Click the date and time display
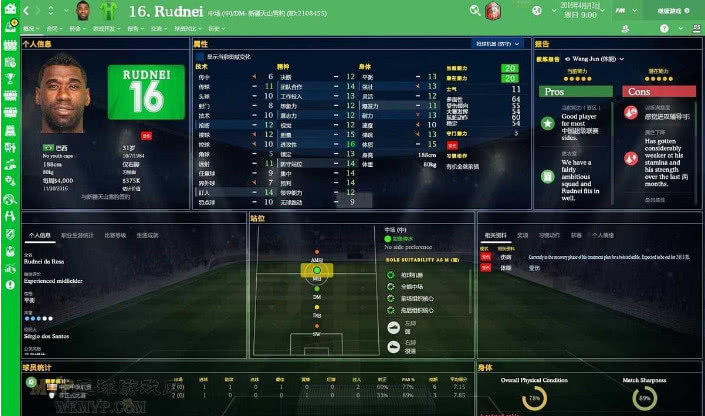The image size is (705, 416). click(x=581, y=11)
